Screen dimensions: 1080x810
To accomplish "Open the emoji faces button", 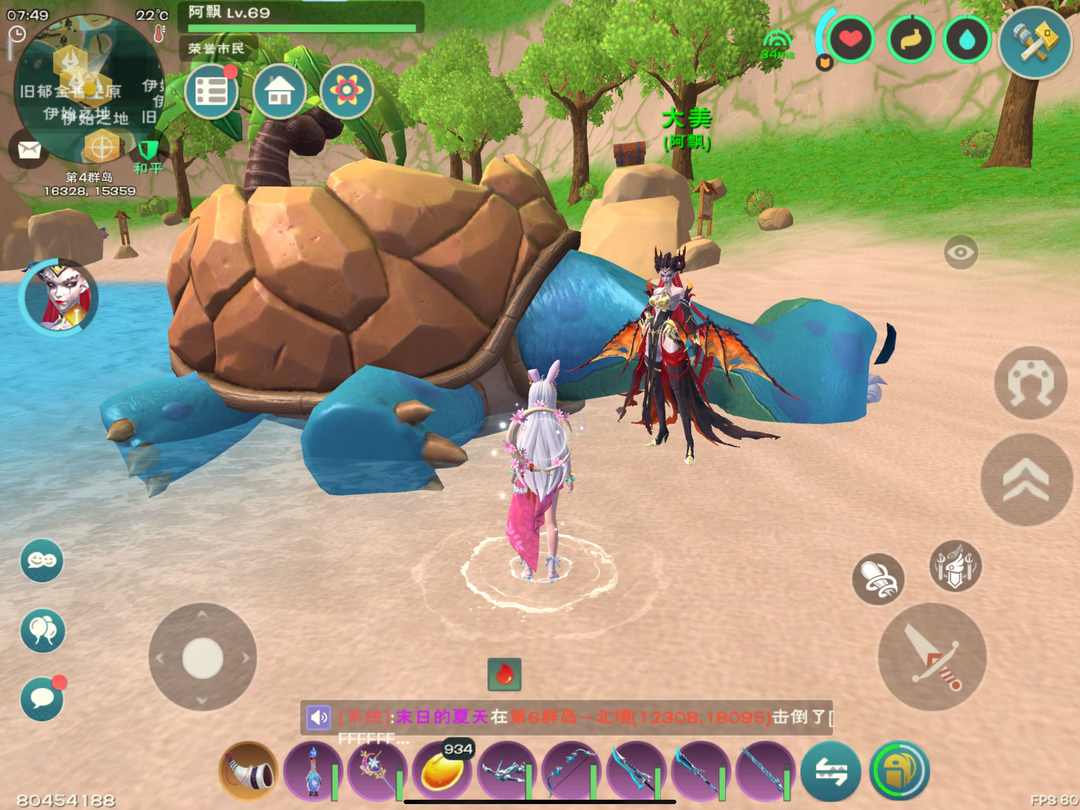I will [42, 560].
